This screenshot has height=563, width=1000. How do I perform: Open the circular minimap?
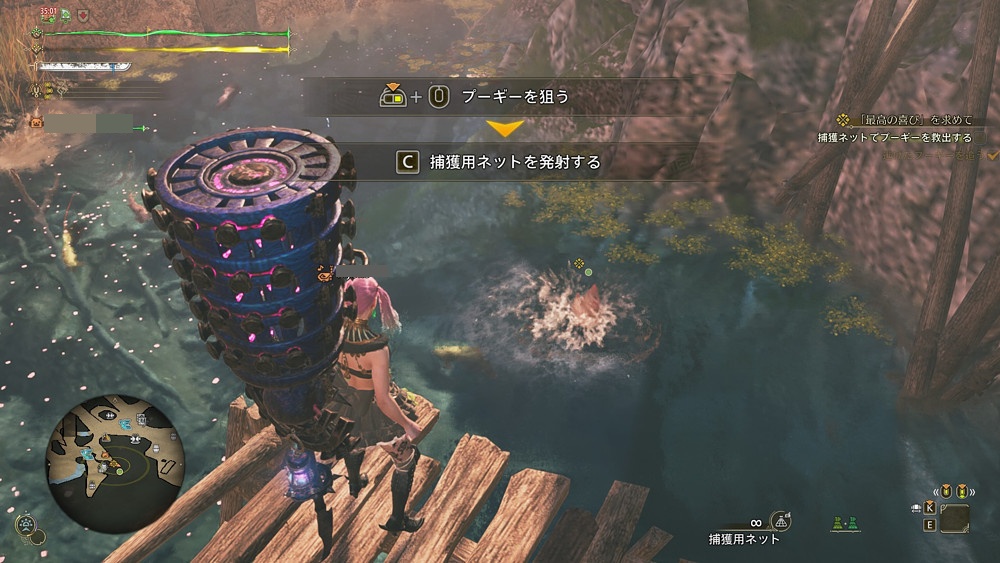[x=116, y=463]
